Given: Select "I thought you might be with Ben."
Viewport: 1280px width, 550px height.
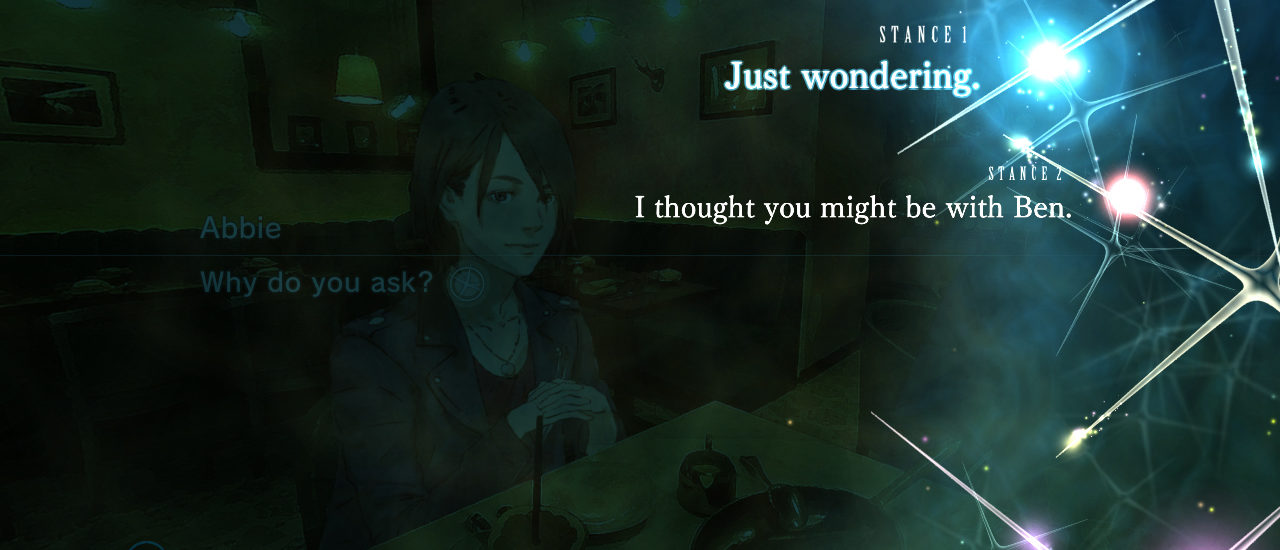Looking at the screenshot, I should click(x=853, y=208).
